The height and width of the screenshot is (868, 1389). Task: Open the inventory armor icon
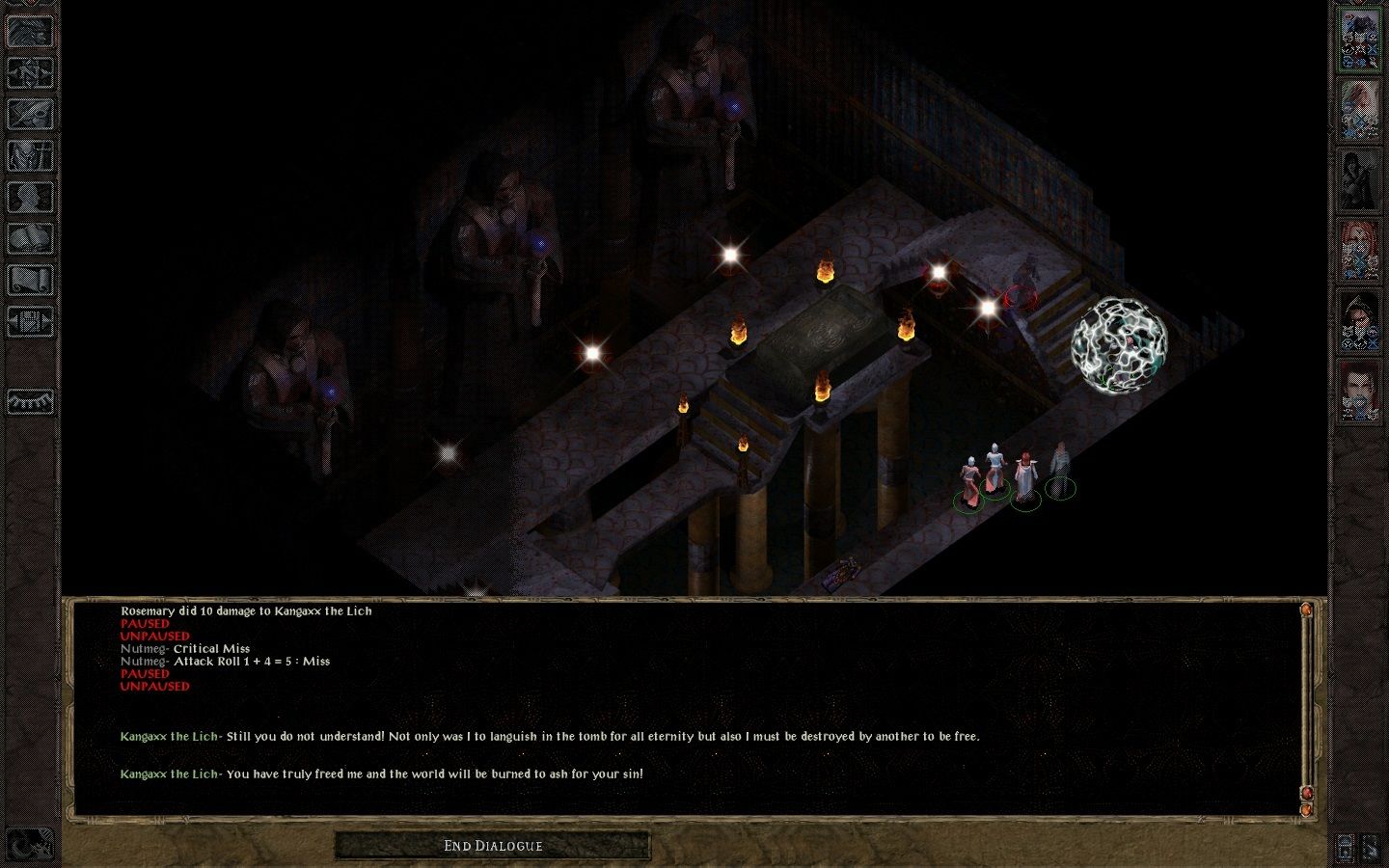pyautogui.click(x=30, y=155)
